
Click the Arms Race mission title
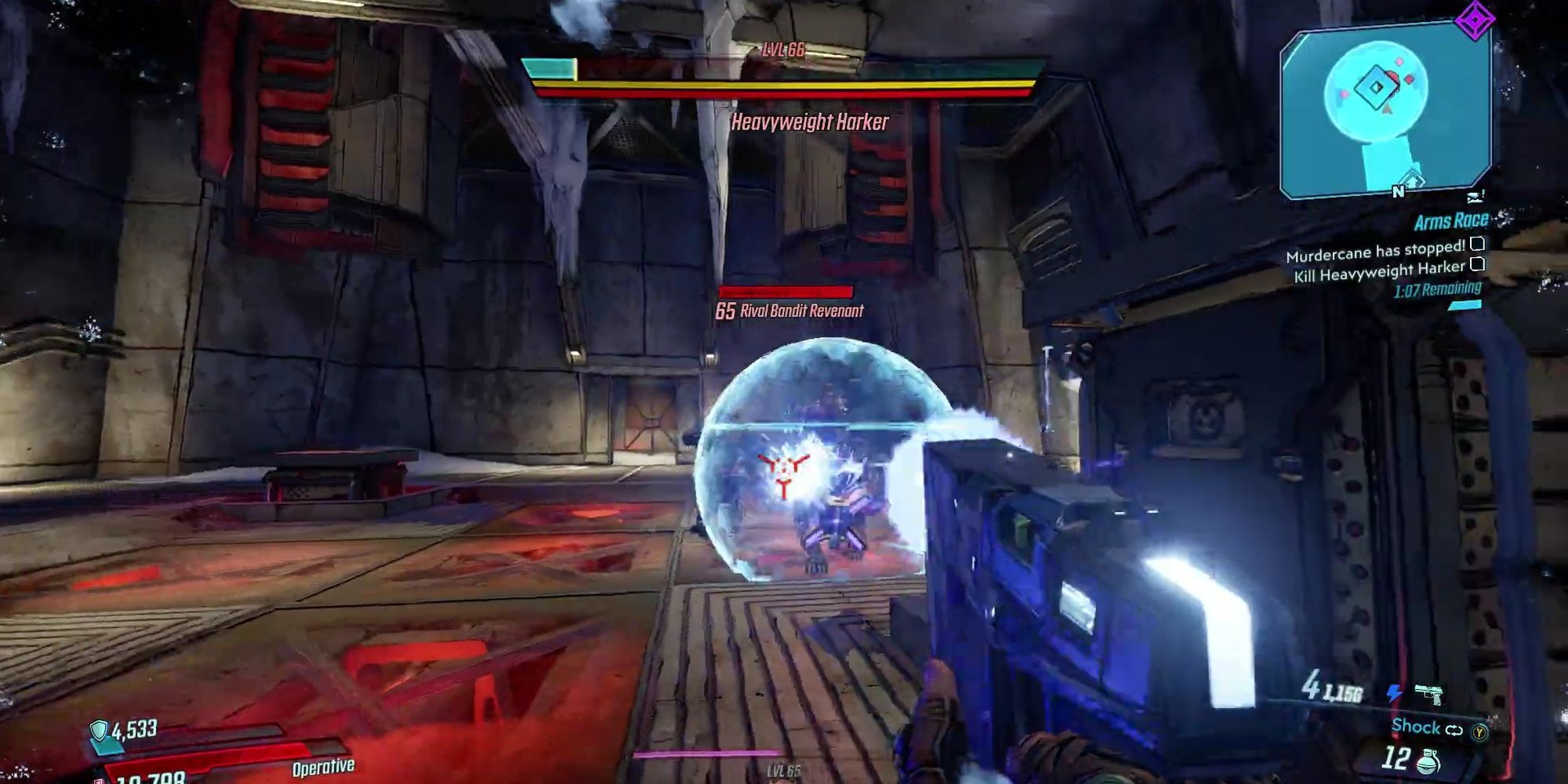pos(1451,221)
